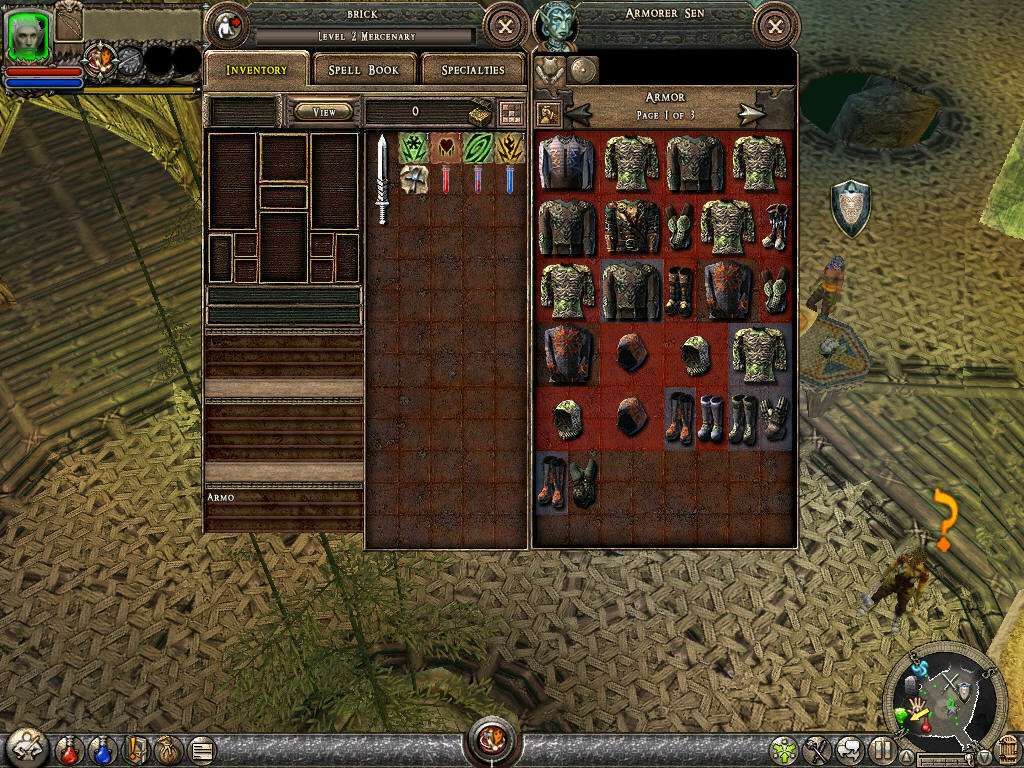Pause the game with the pause button
1024x768 pixels.
coord(883,748)
